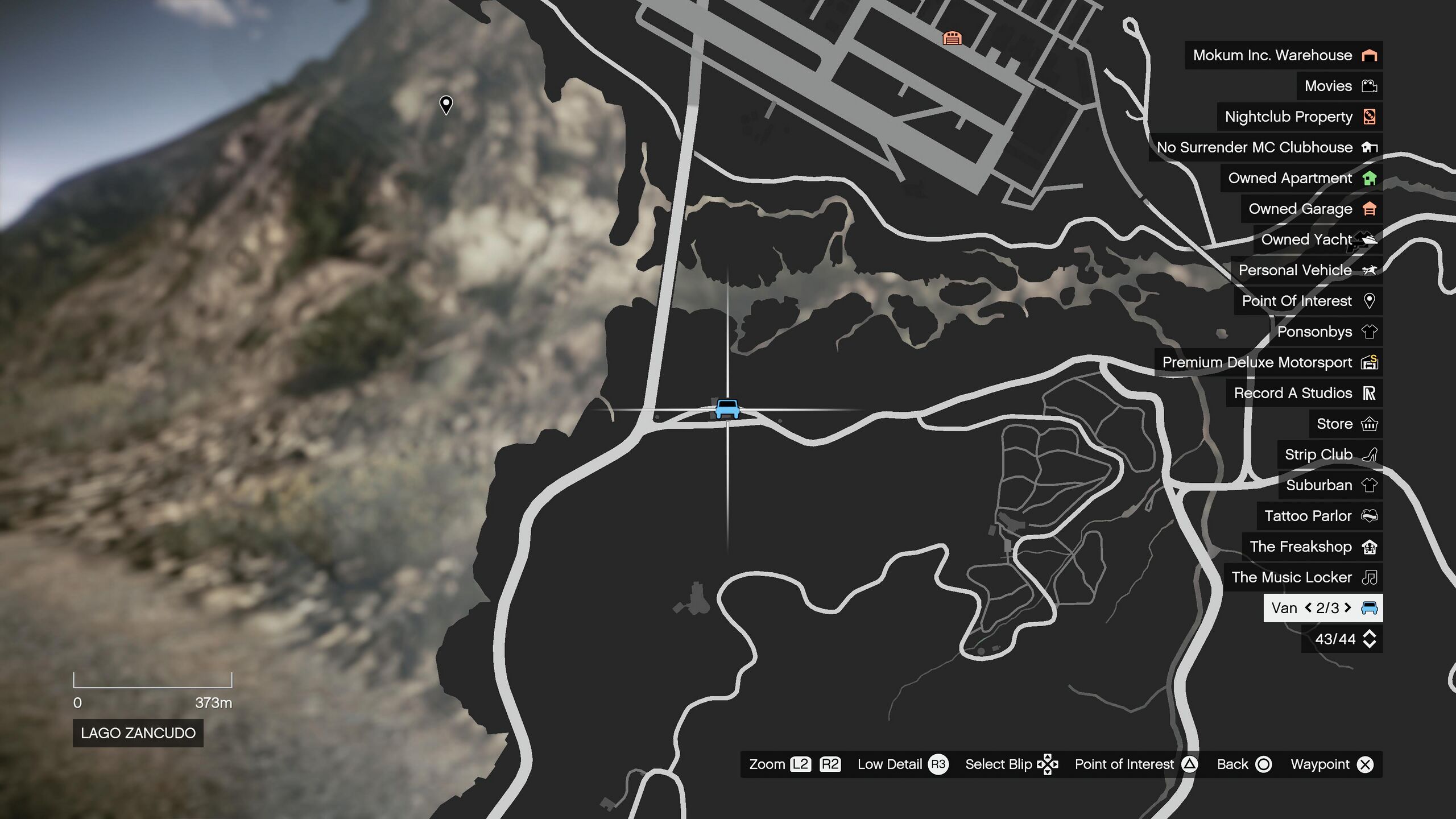Select Premium Deluxe Motorsport entry

[1268, 362]
